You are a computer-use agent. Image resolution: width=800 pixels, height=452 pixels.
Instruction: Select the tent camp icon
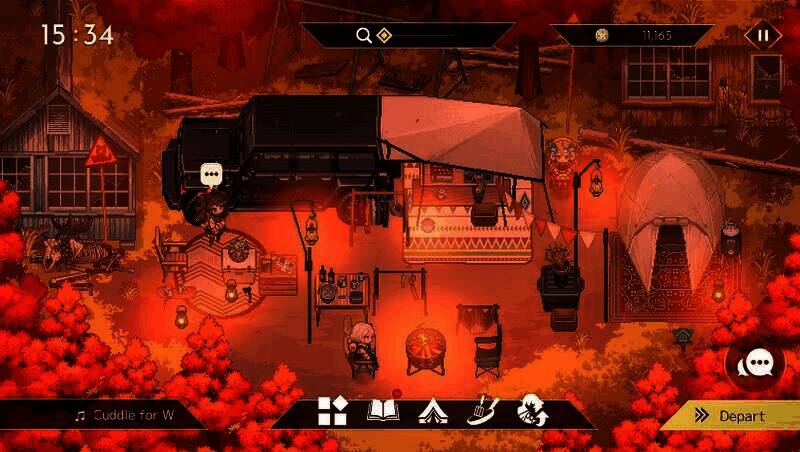tap(432, 411)
